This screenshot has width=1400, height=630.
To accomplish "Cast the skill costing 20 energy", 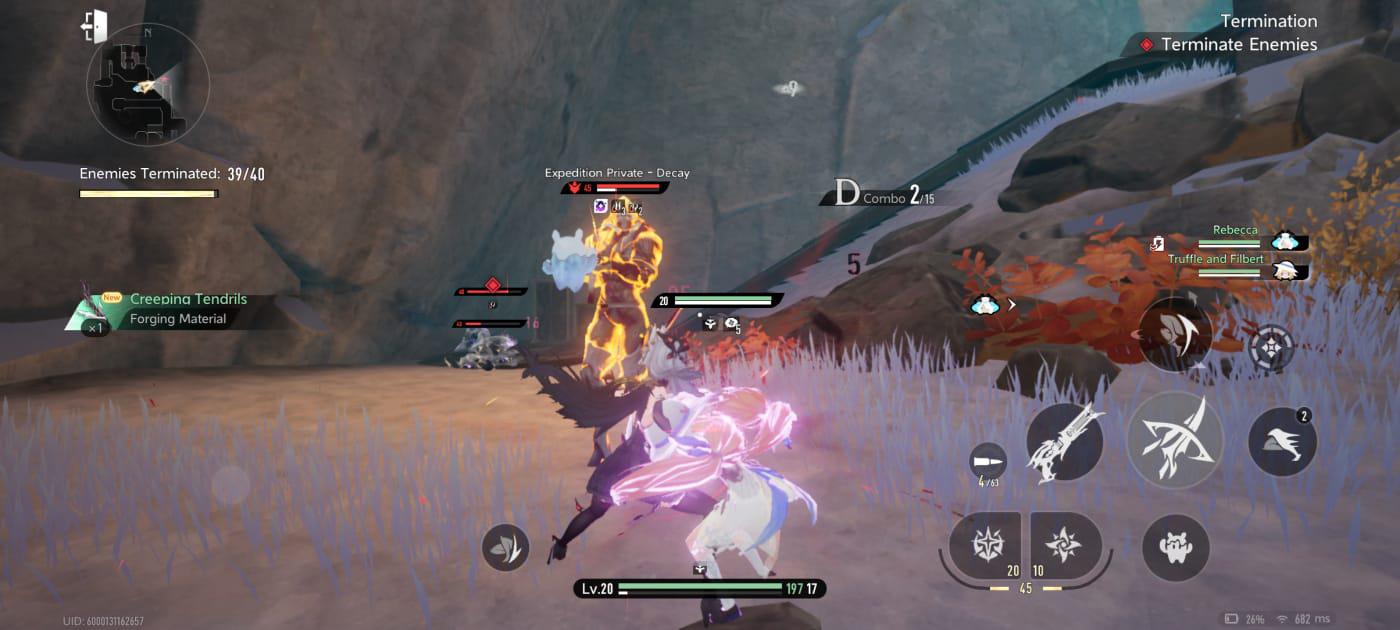I will pos(985,545).
